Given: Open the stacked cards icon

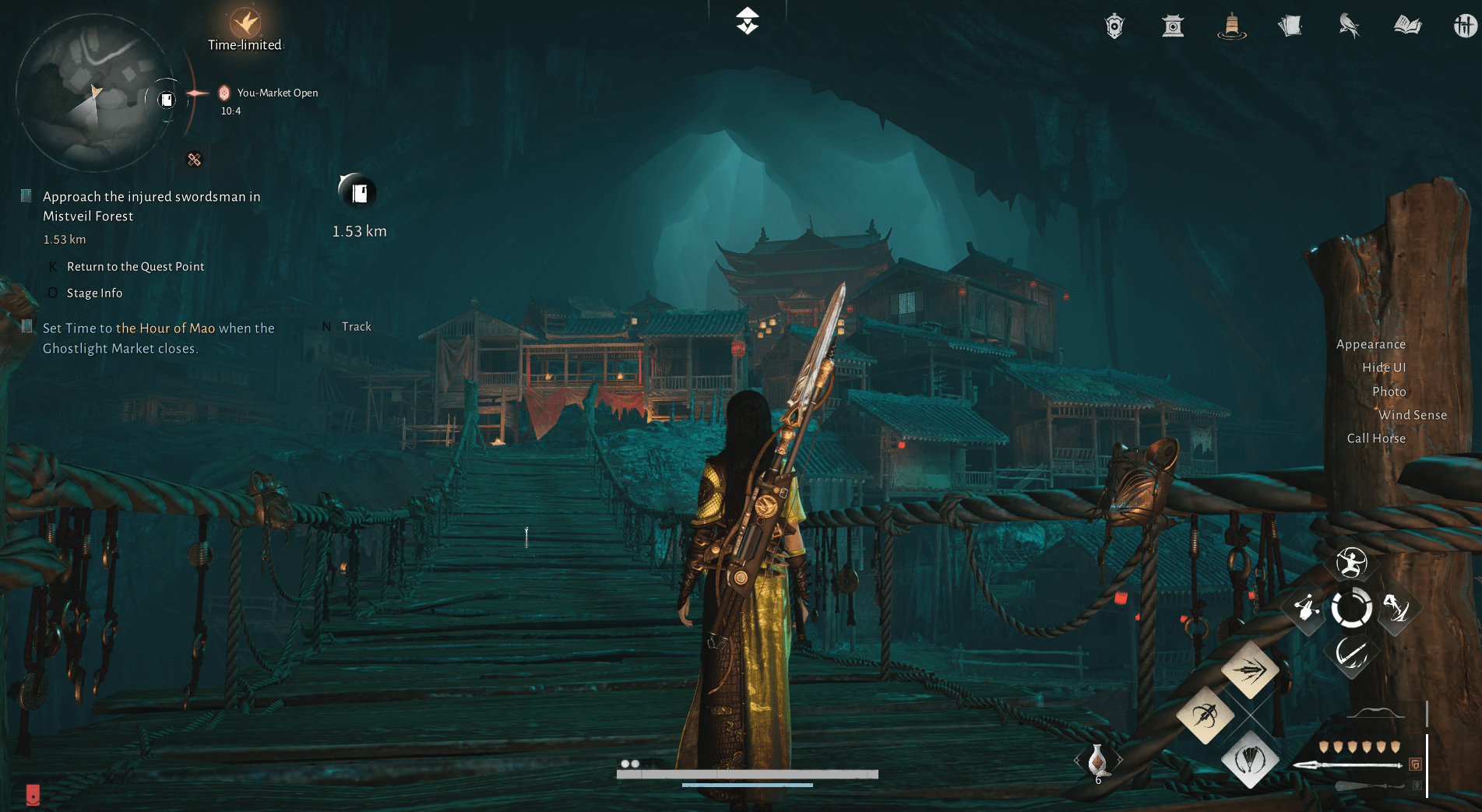Looking at the screenshot, I should [1290, 26].
